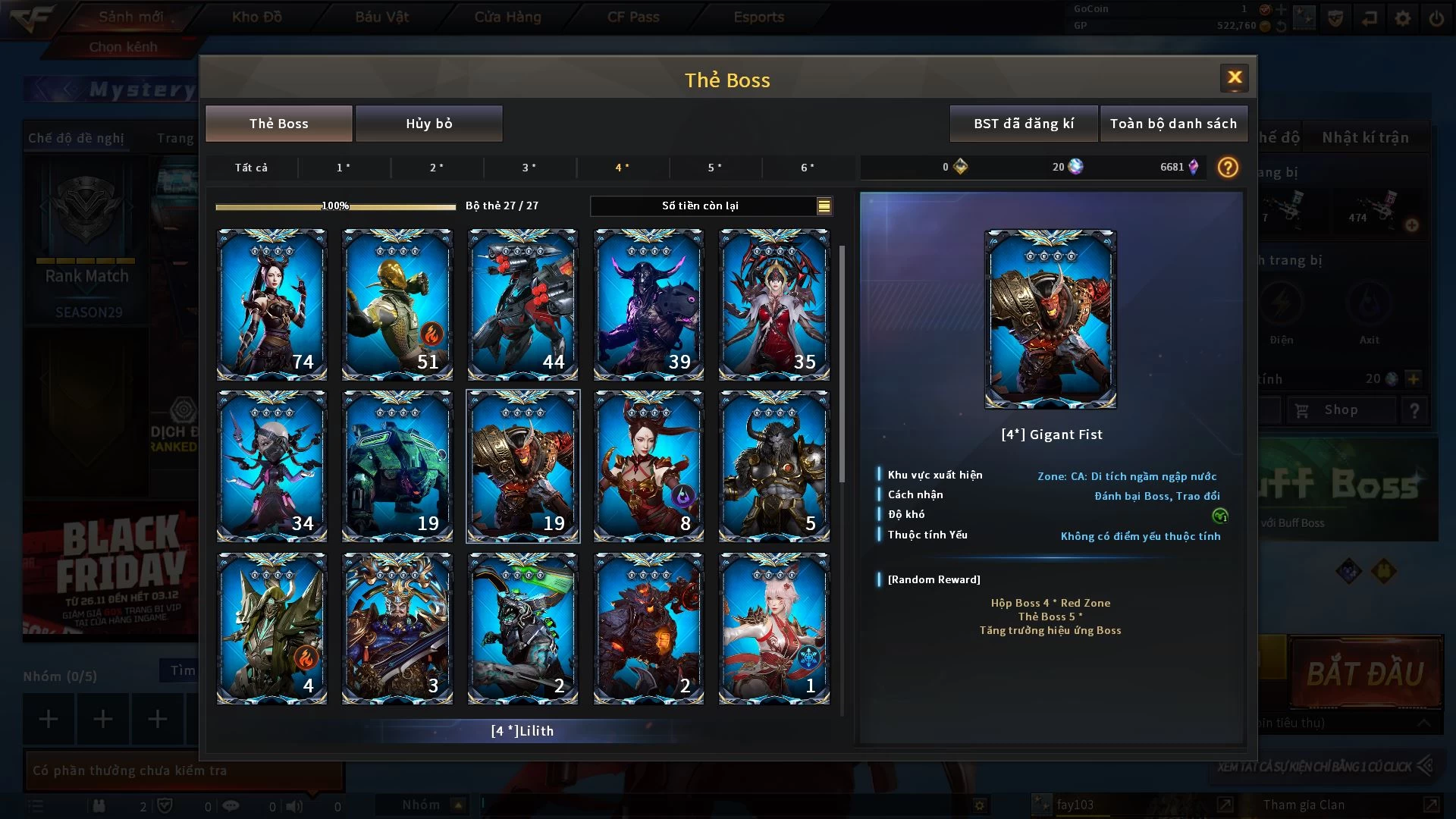The image size is (1456, 819).
Task: Select the 1-star card filter
Action: [x=344, y=168]
